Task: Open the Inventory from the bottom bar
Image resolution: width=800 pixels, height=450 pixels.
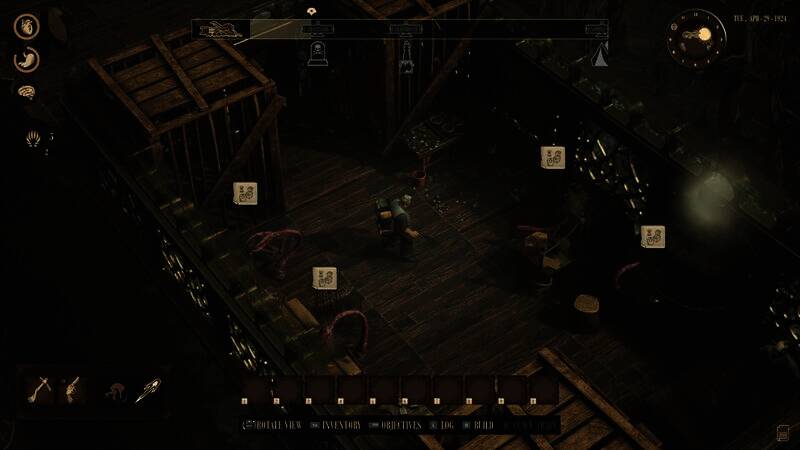Action: pos(339,425)
